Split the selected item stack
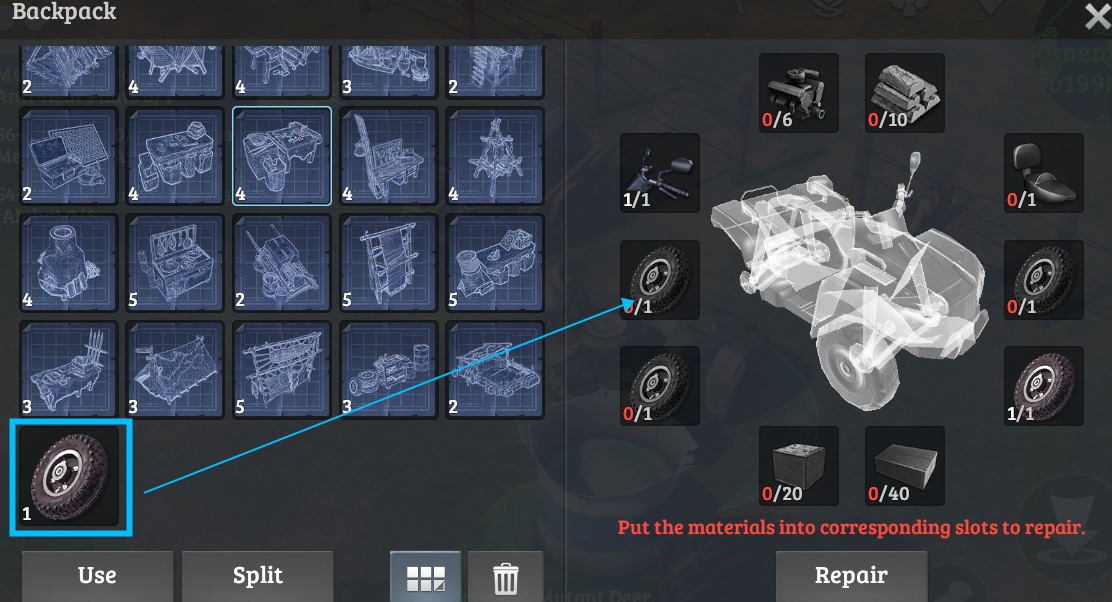This screenshot has width=1112, height=602. click(x=257, y=575)
